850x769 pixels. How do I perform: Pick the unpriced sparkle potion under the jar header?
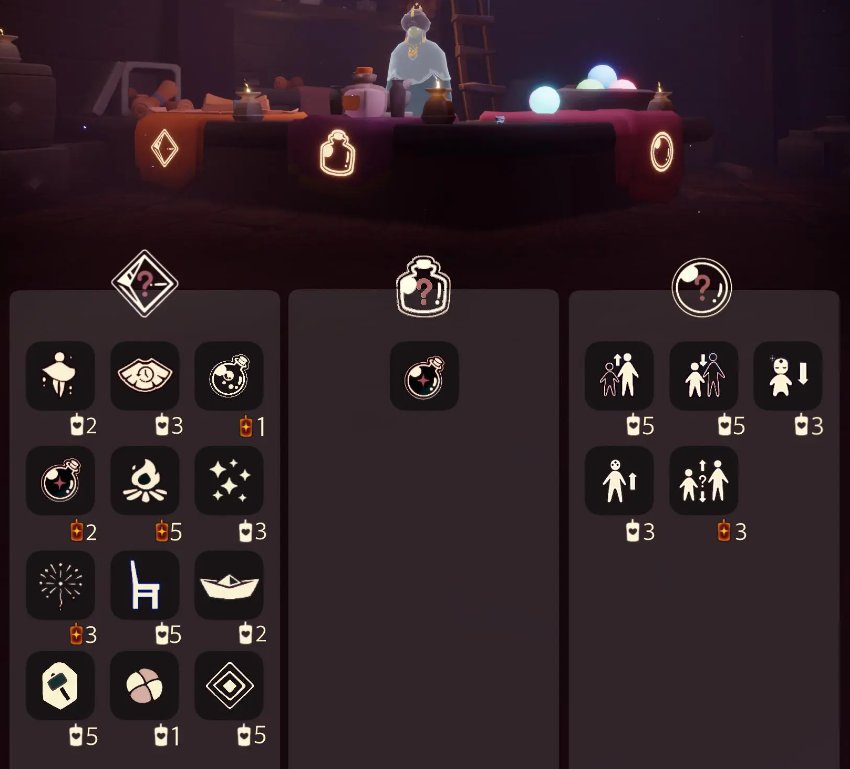click(424, 376)
